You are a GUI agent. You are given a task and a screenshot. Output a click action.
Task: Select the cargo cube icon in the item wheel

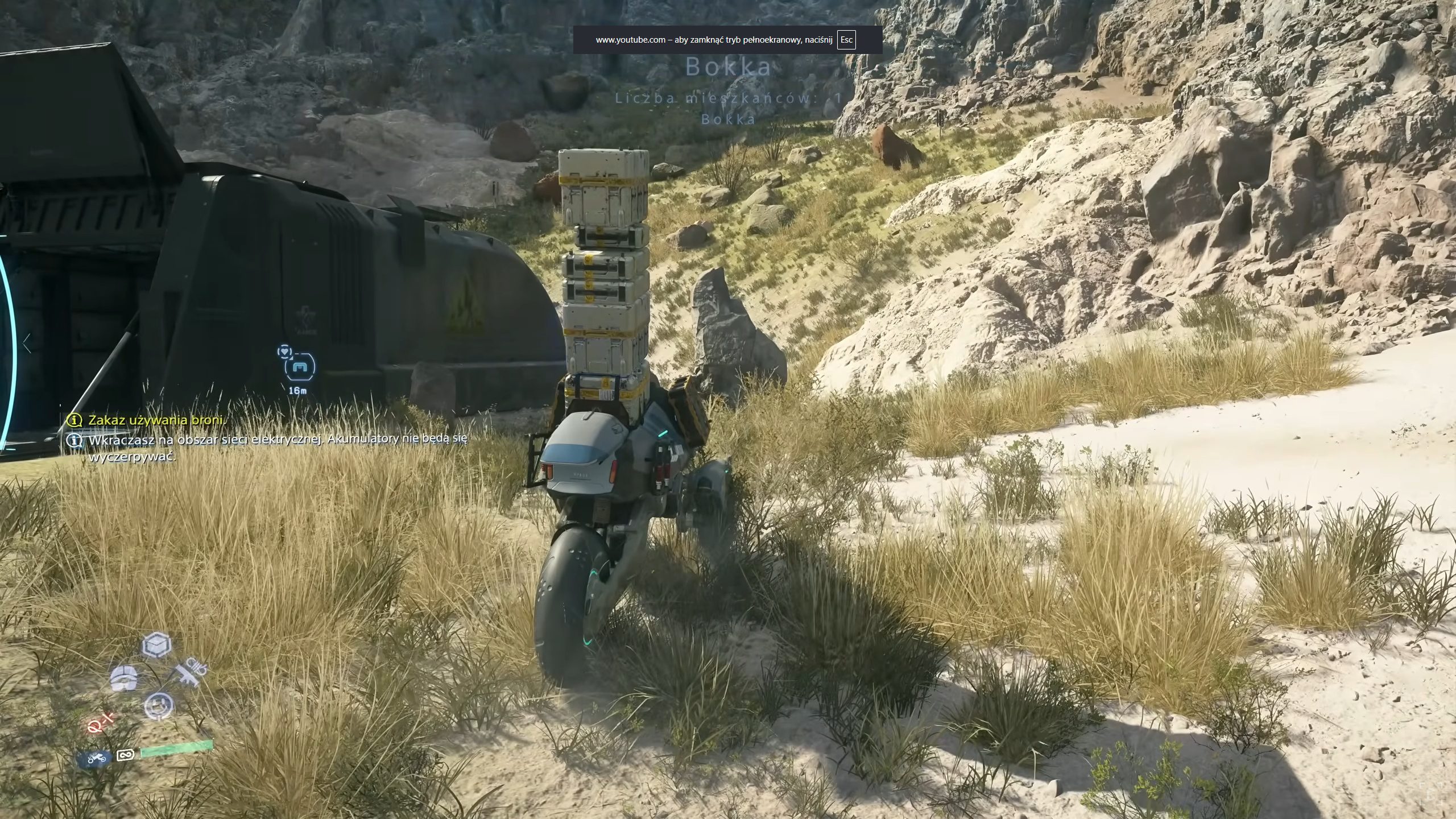[x=156, y=645]
